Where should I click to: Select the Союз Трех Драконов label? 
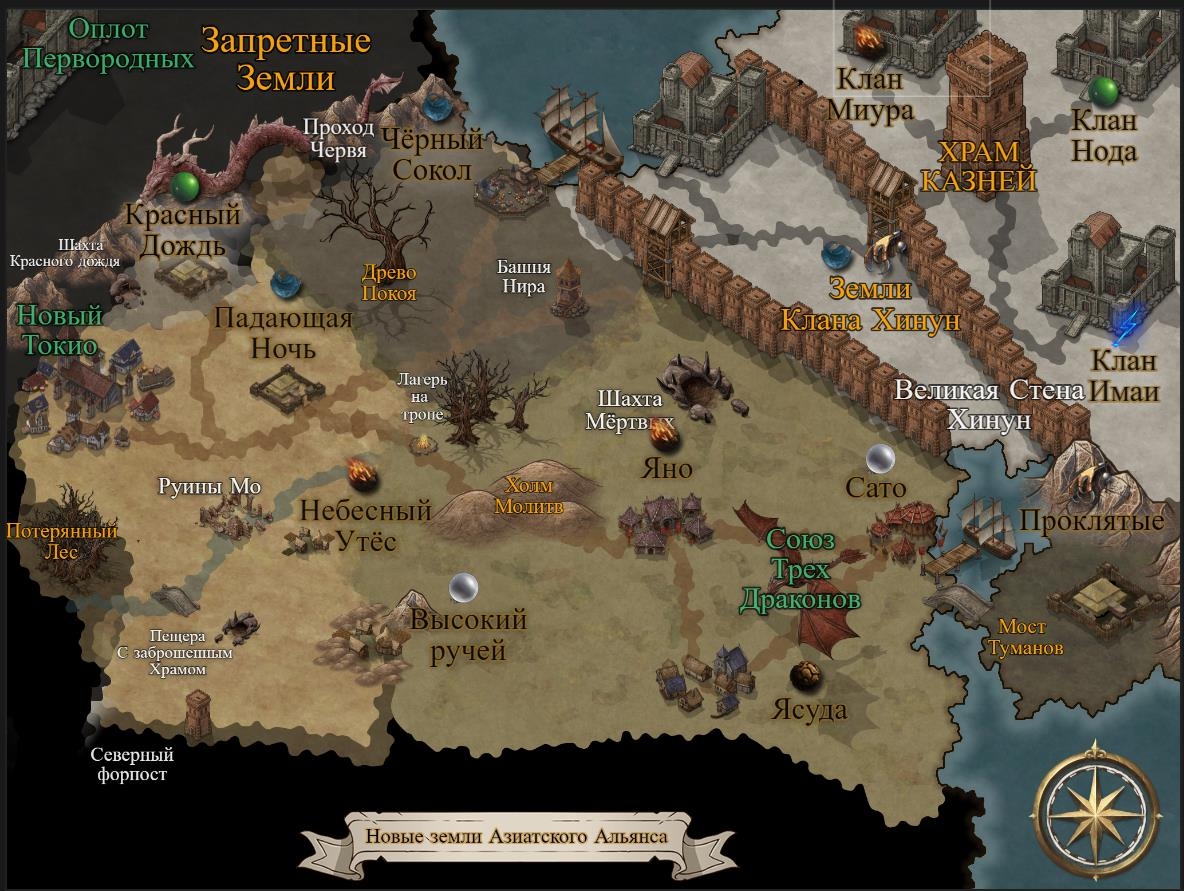point(799,570)
